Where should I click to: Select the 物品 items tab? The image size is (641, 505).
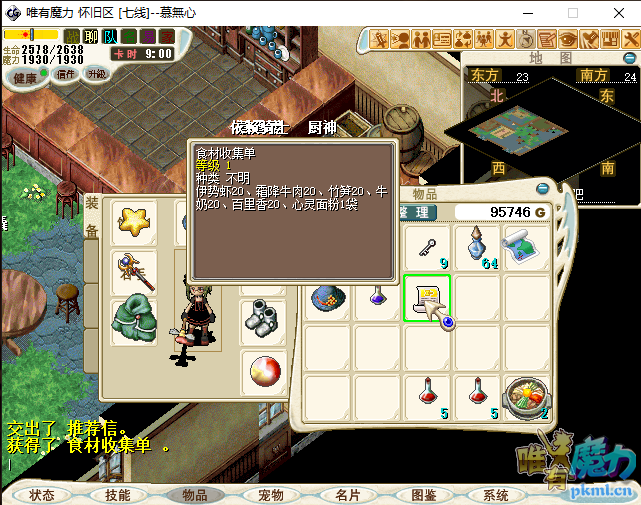click(x=194, y=495)
